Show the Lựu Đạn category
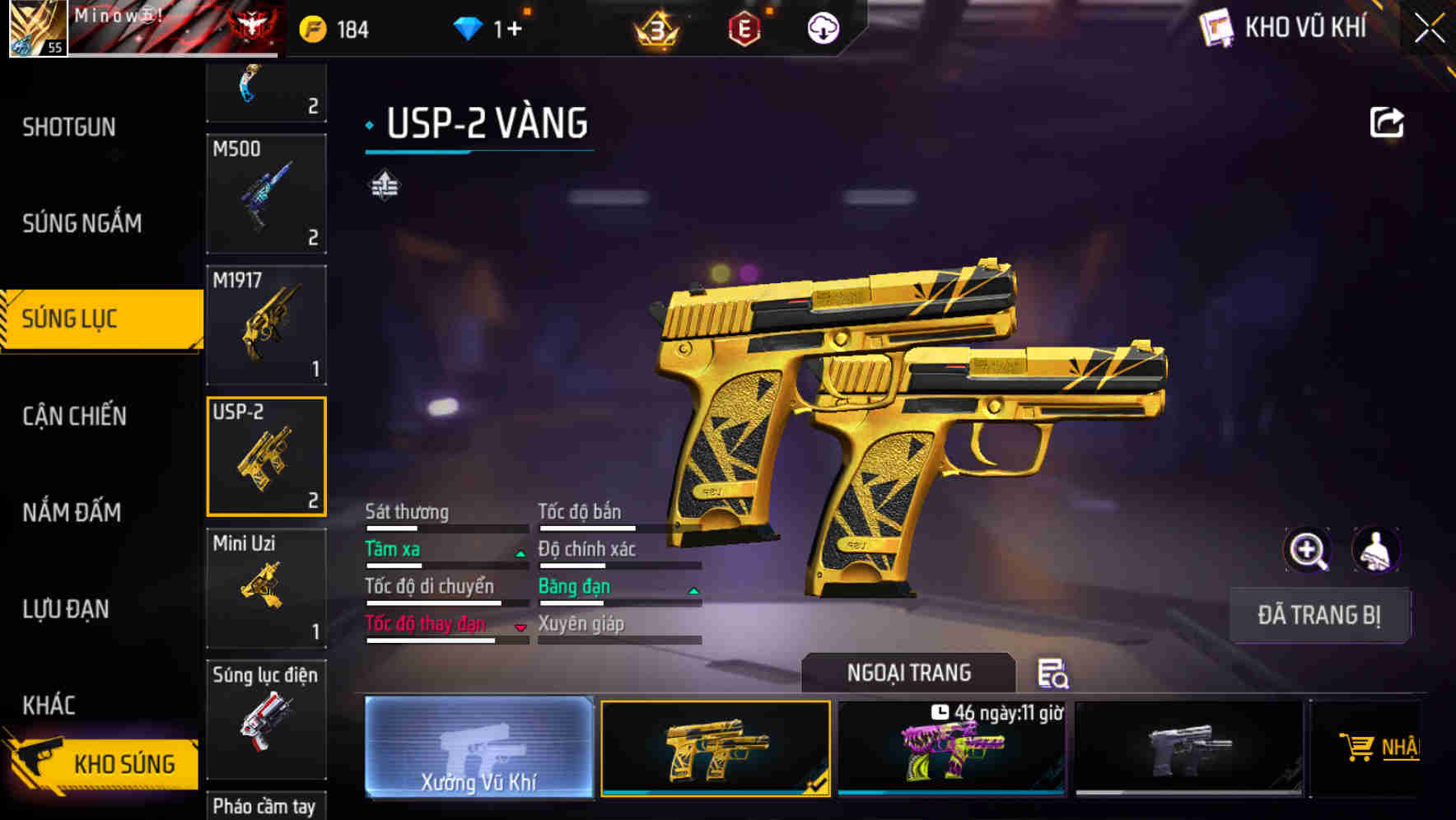The height and width of the screenshot is (820, 1456). pos(66,609)
